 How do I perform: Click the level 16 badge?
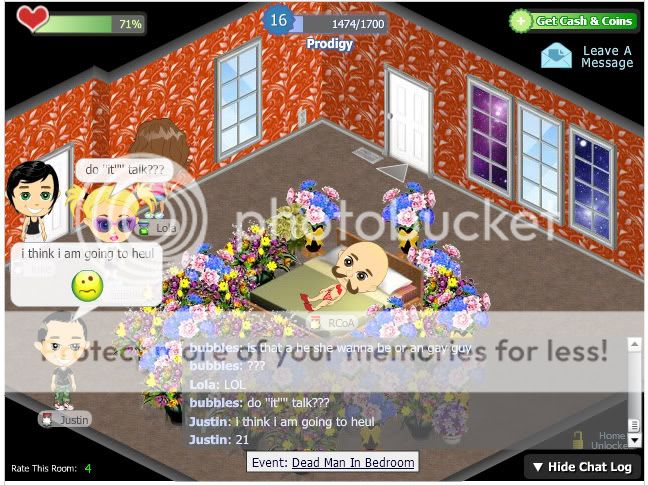click(x=278, y=20)
